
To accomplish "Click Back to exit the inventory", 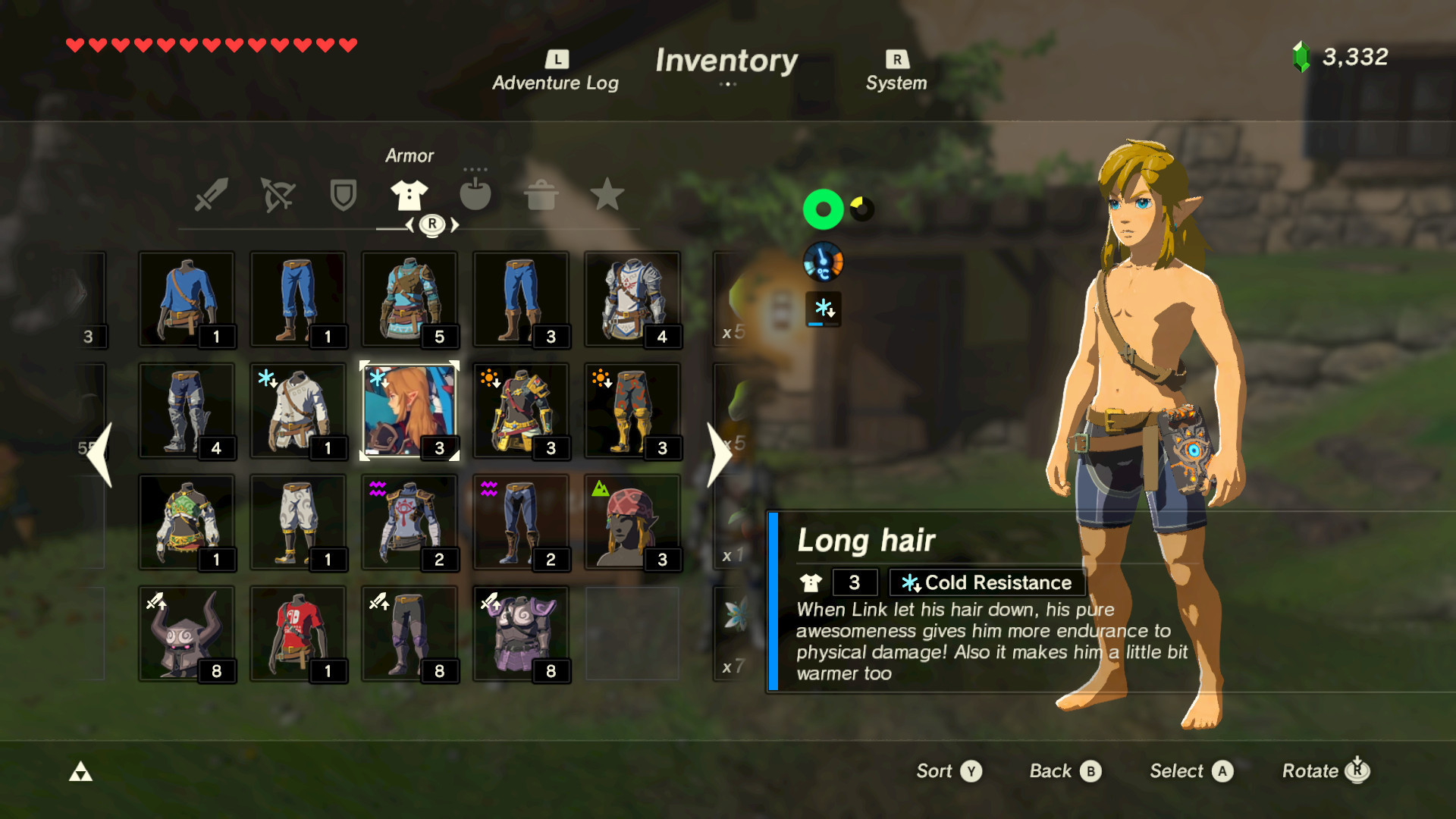I will coord(1063,770).
